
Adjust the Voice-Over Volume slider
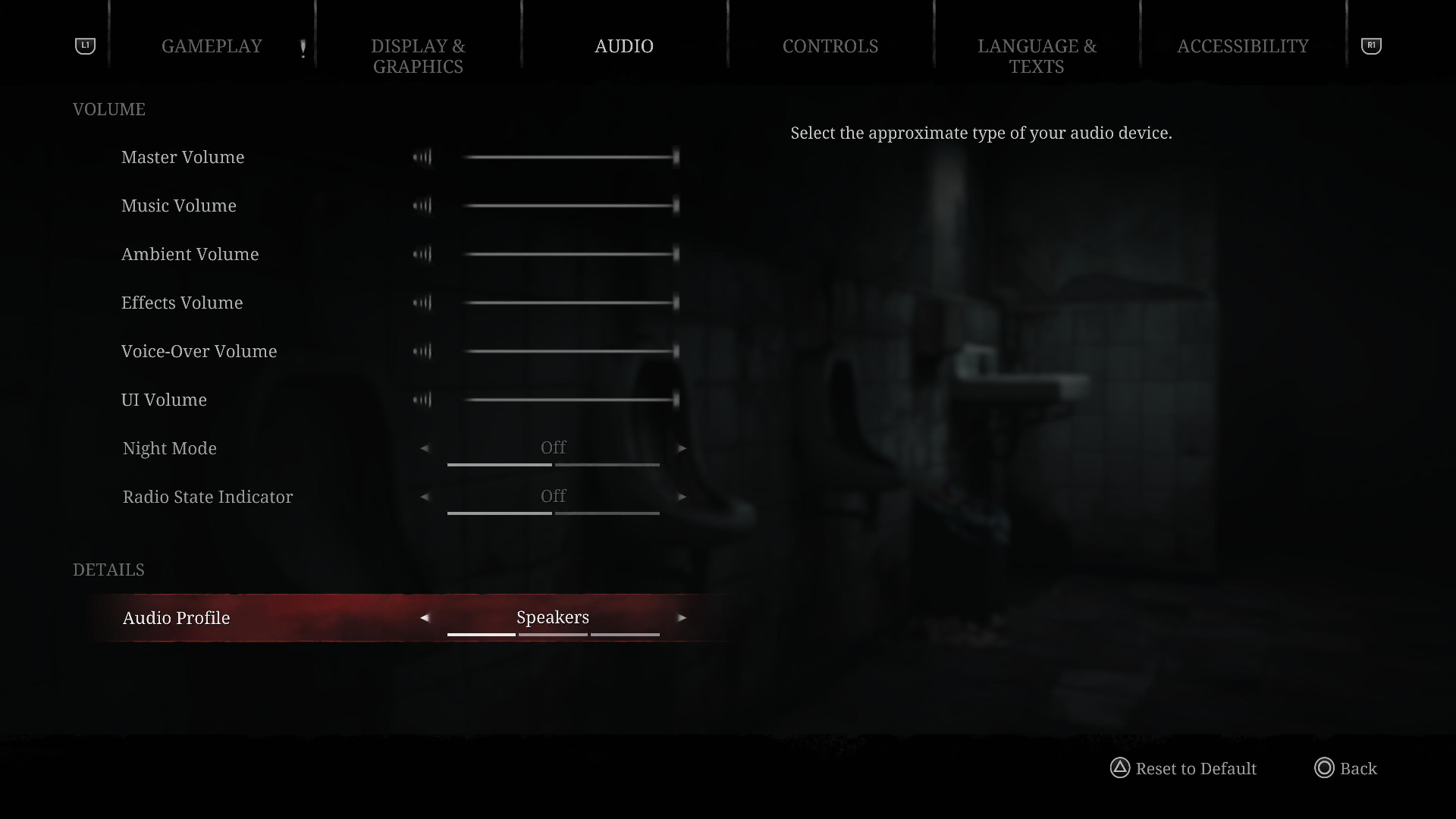570,351
